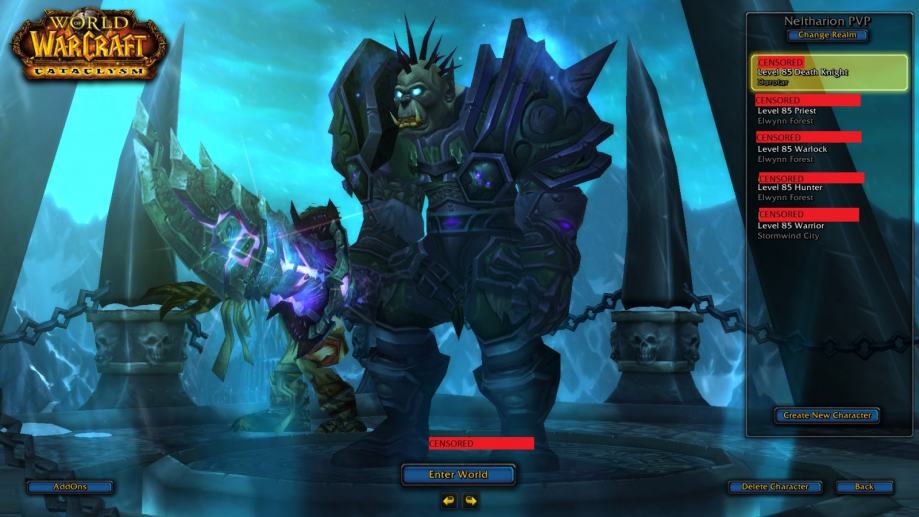Rotate character with the left arrow button
919x517 pixels.
click(x=449, y=501)
